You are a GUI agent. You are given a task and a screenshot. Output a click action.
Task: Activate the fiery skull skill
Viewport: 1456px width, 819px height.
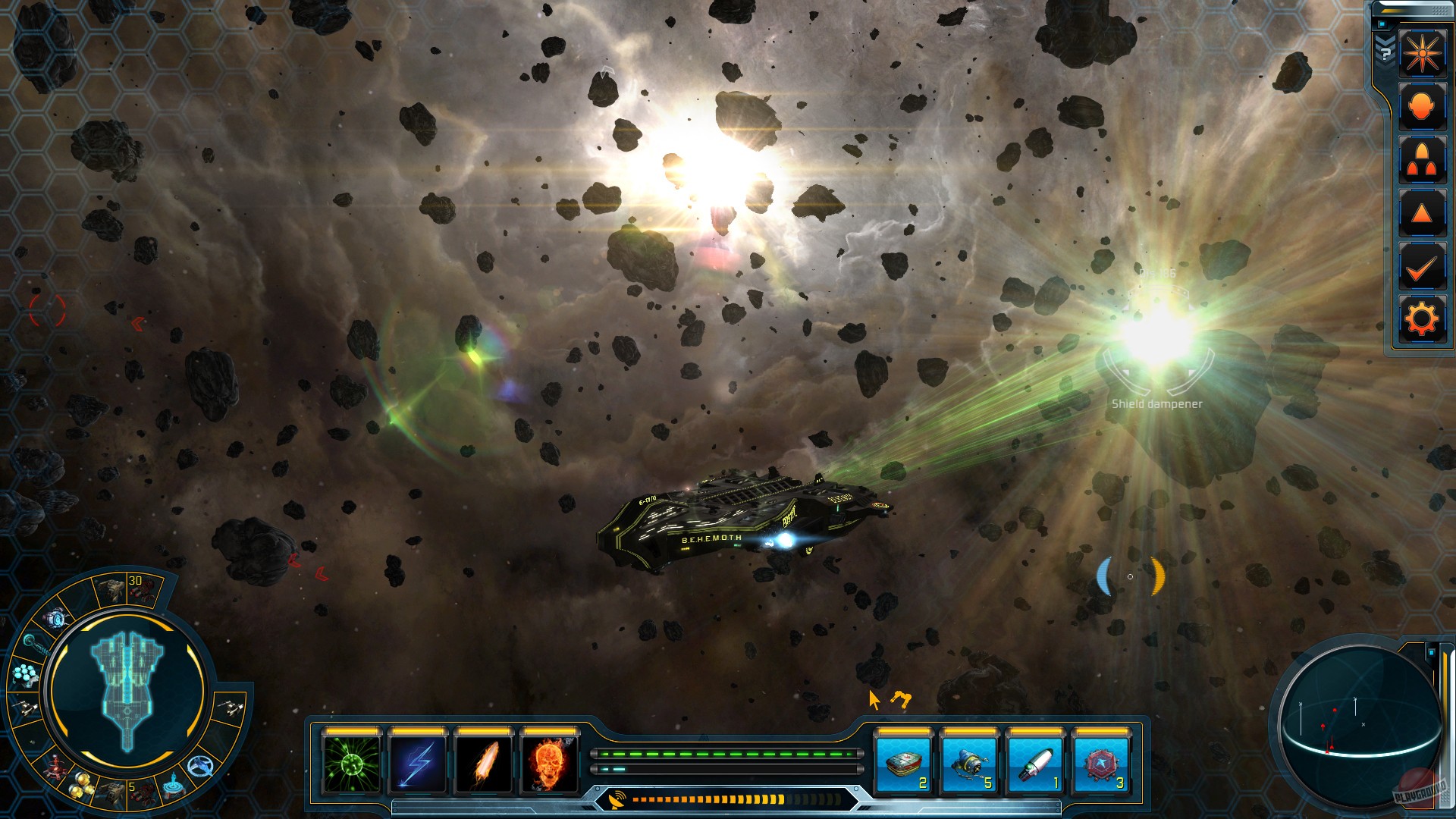point(551,764)
